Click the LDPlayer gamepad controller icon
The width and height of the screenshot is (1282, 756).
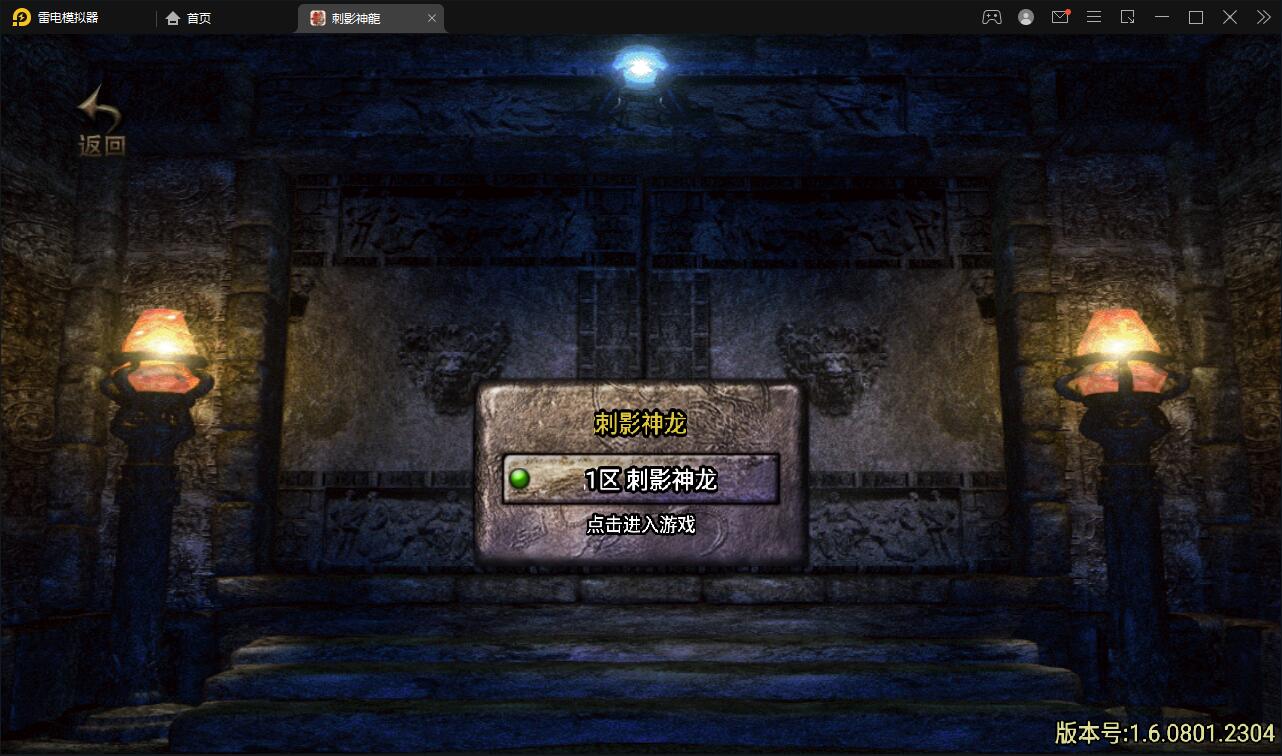point(991,17)
